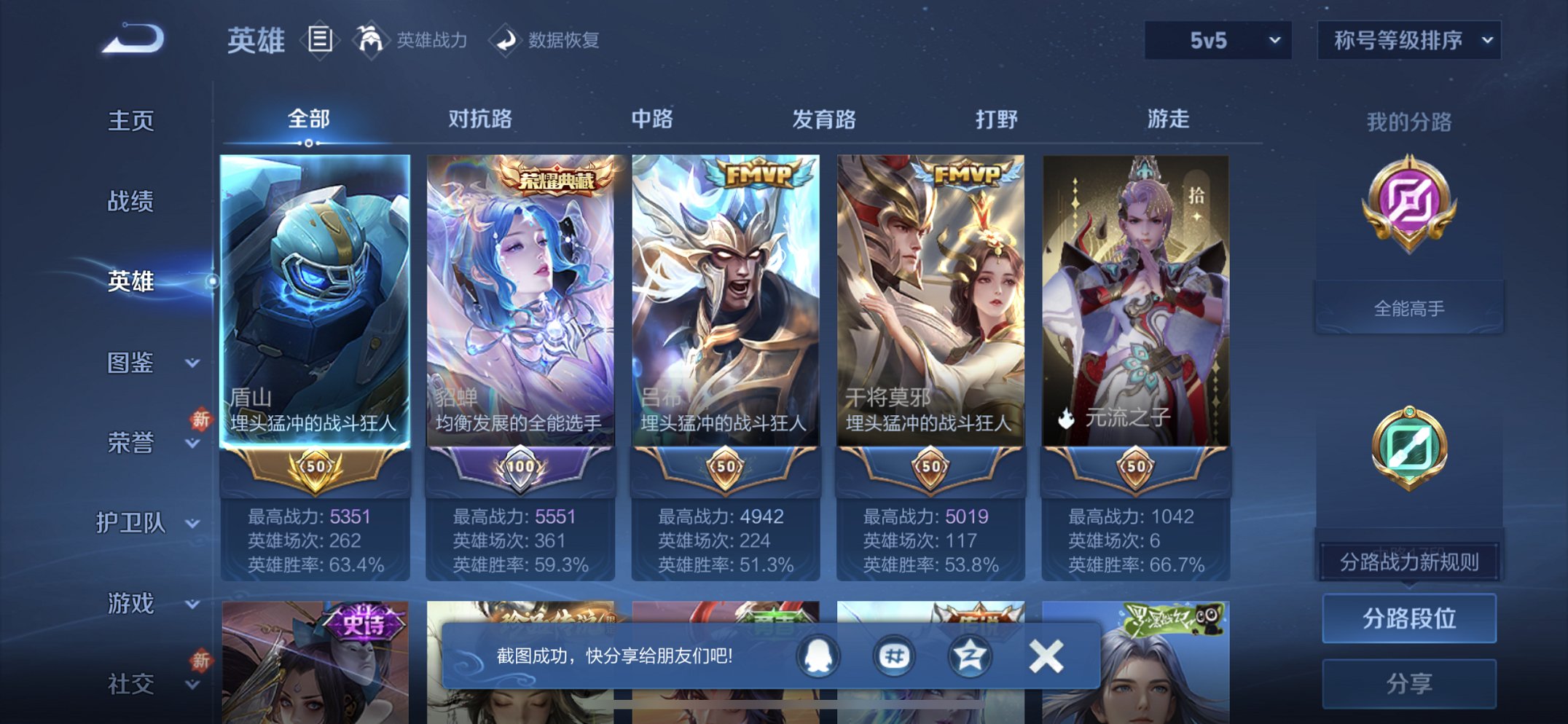Tap the 分享 button
The height and width of the screenshot is (724, 1568).
click(x=1411, y=683)
